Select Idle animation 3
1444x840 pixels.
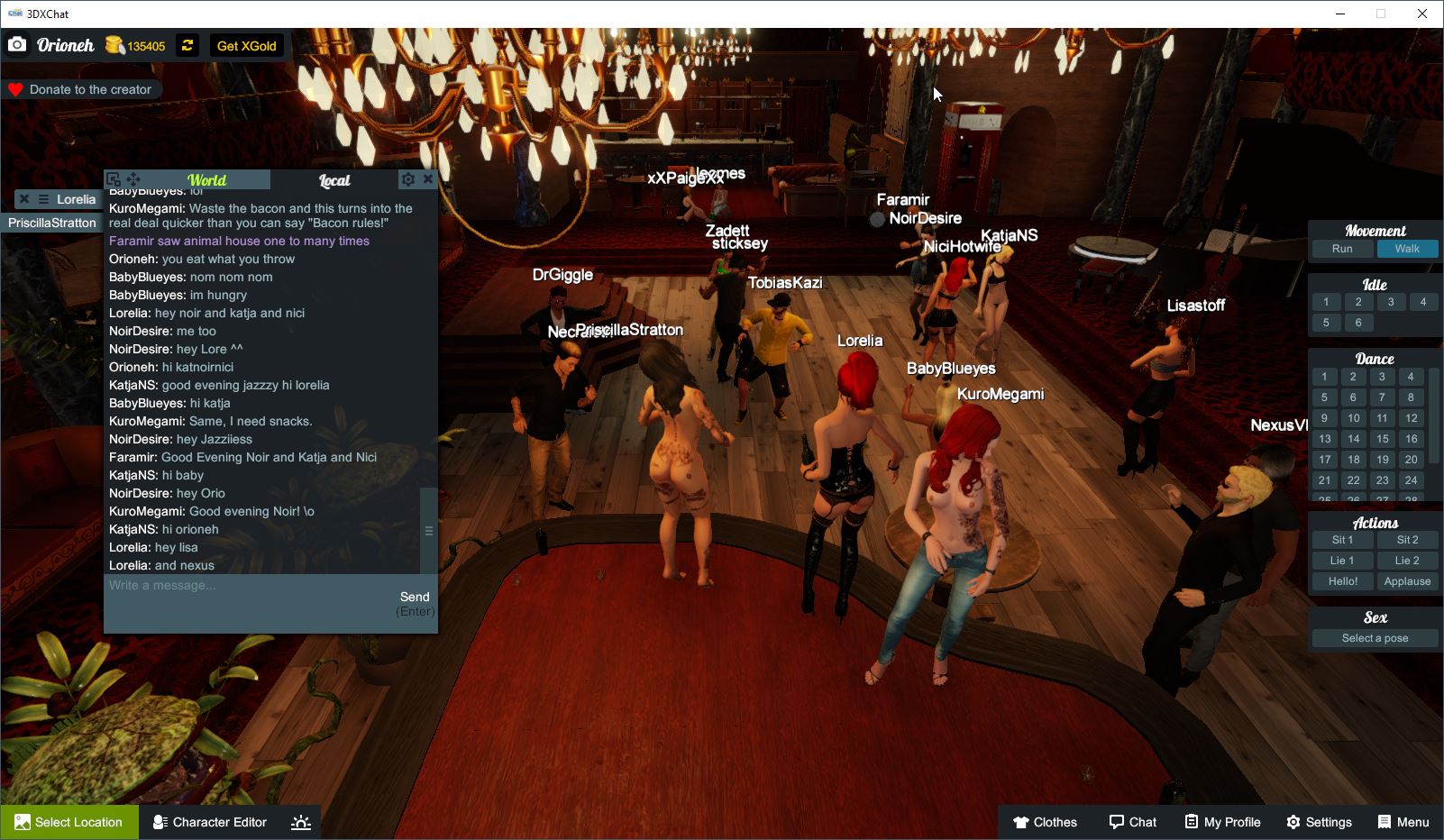pyautogui.click(x=1391, y=302)
